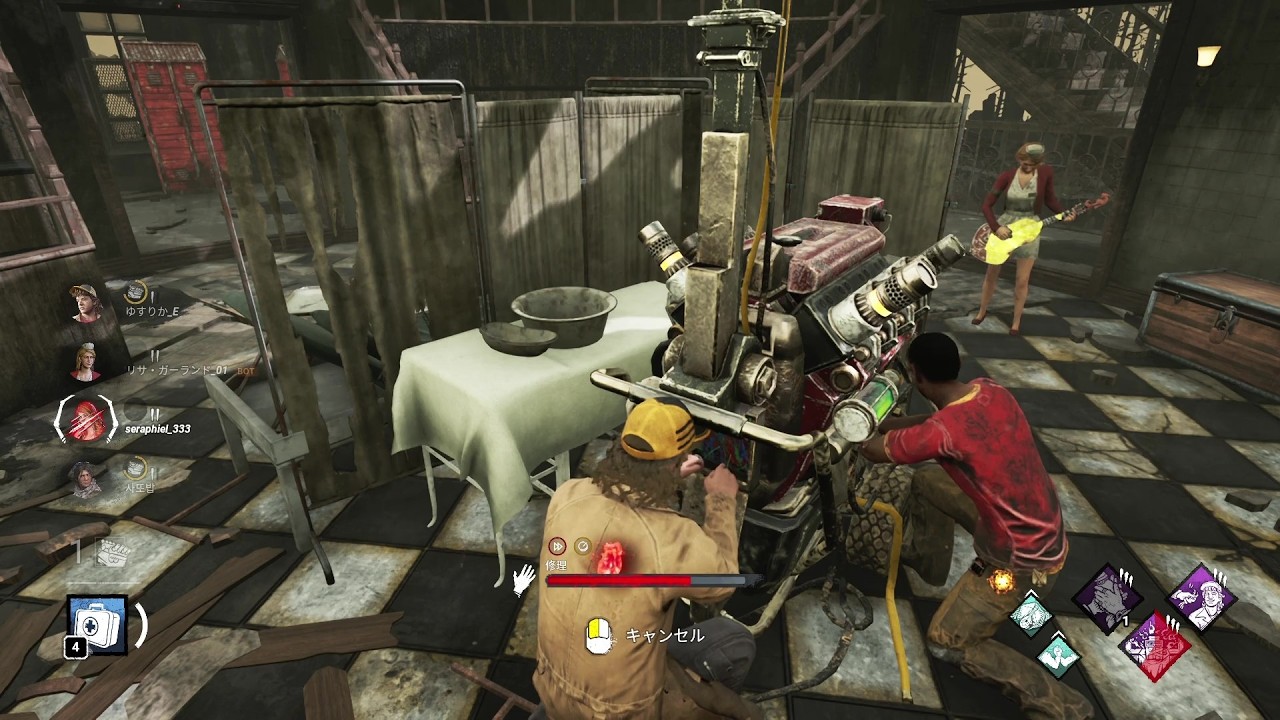
Task: Click the generators-remaining counter icon
Action: tap(109, 551)
